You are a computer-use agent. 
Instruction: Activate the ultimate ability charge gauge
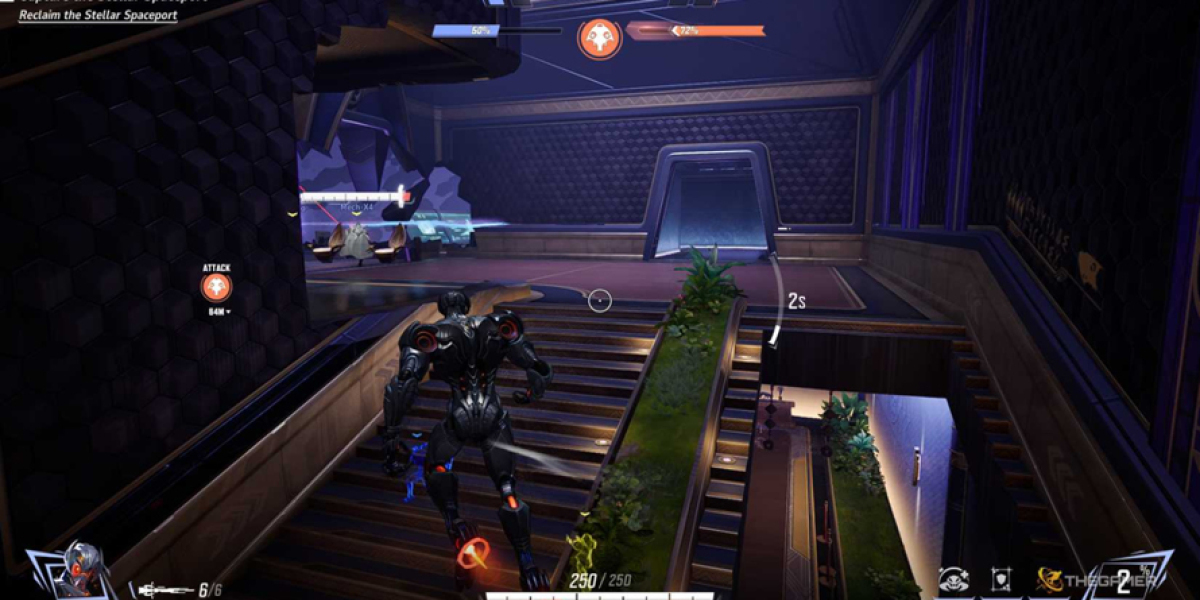(x=1125, y=578)
